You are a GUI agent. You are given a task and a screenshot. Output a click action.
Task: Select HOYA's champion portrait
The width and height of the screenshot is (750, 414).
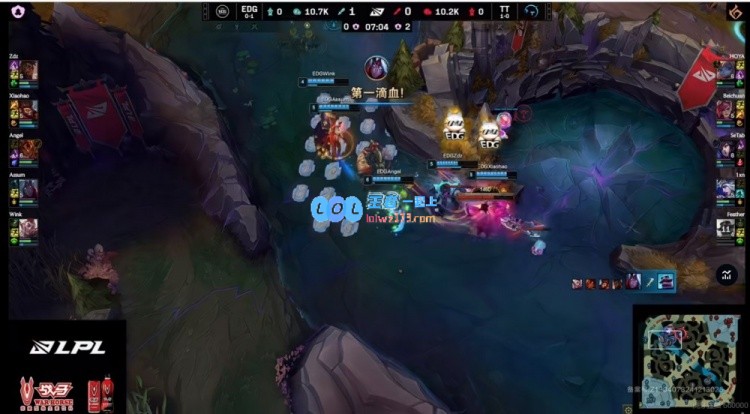725,70
